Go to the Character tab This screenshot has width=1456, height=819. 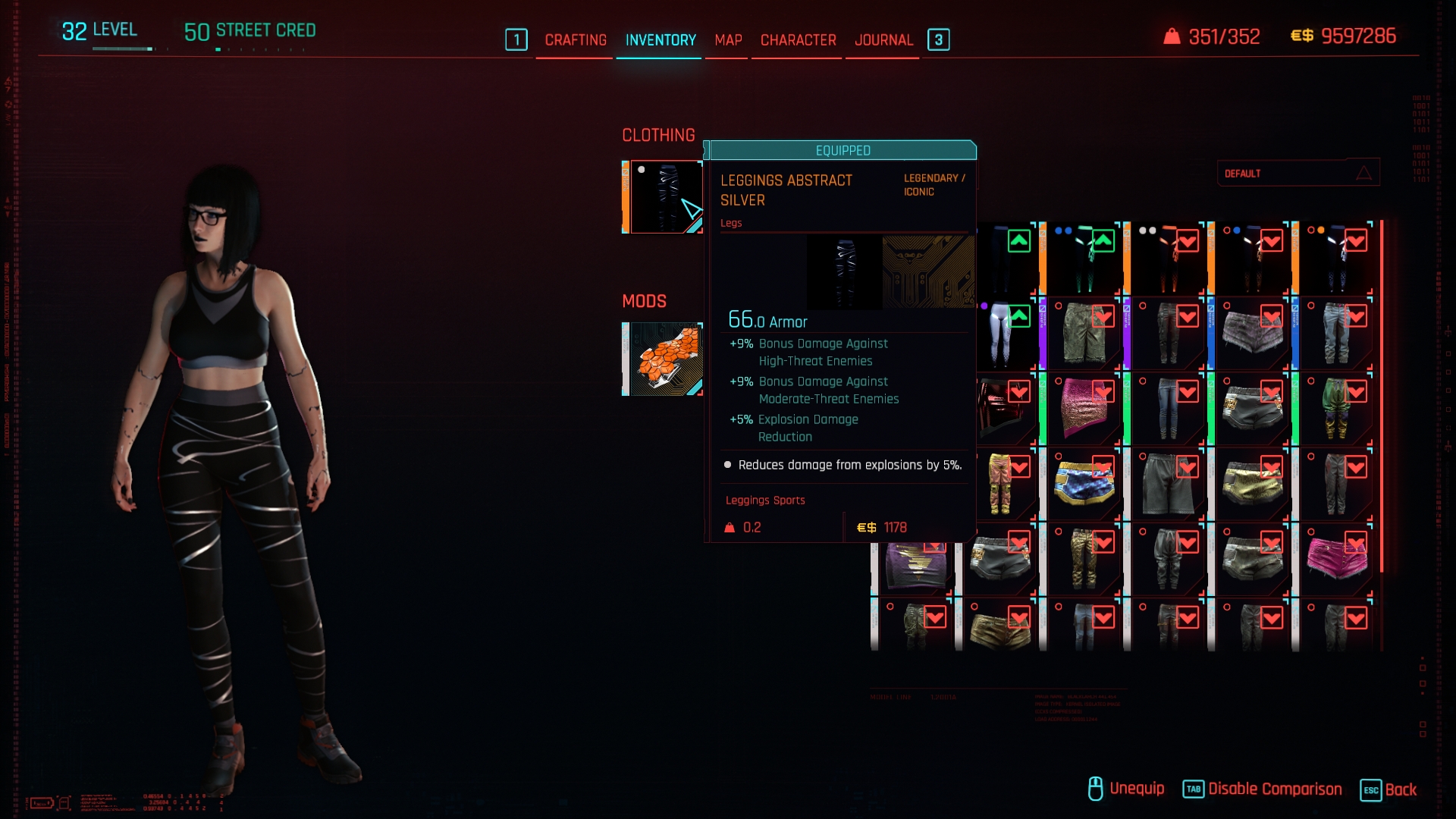click(x=798, y=40)
